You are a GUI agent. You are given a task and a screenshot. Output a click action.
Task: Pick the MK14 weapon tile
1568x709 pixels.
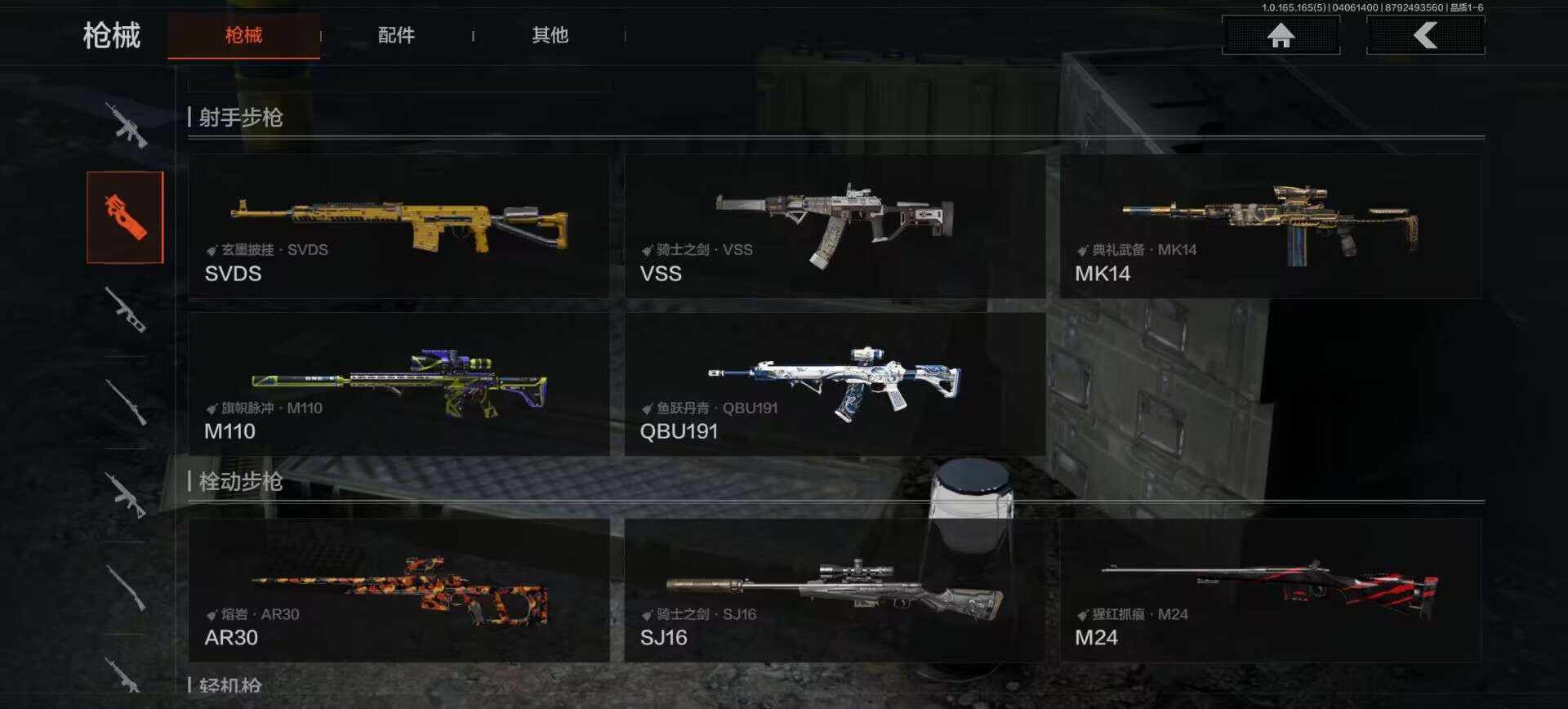coord(1270,227)
